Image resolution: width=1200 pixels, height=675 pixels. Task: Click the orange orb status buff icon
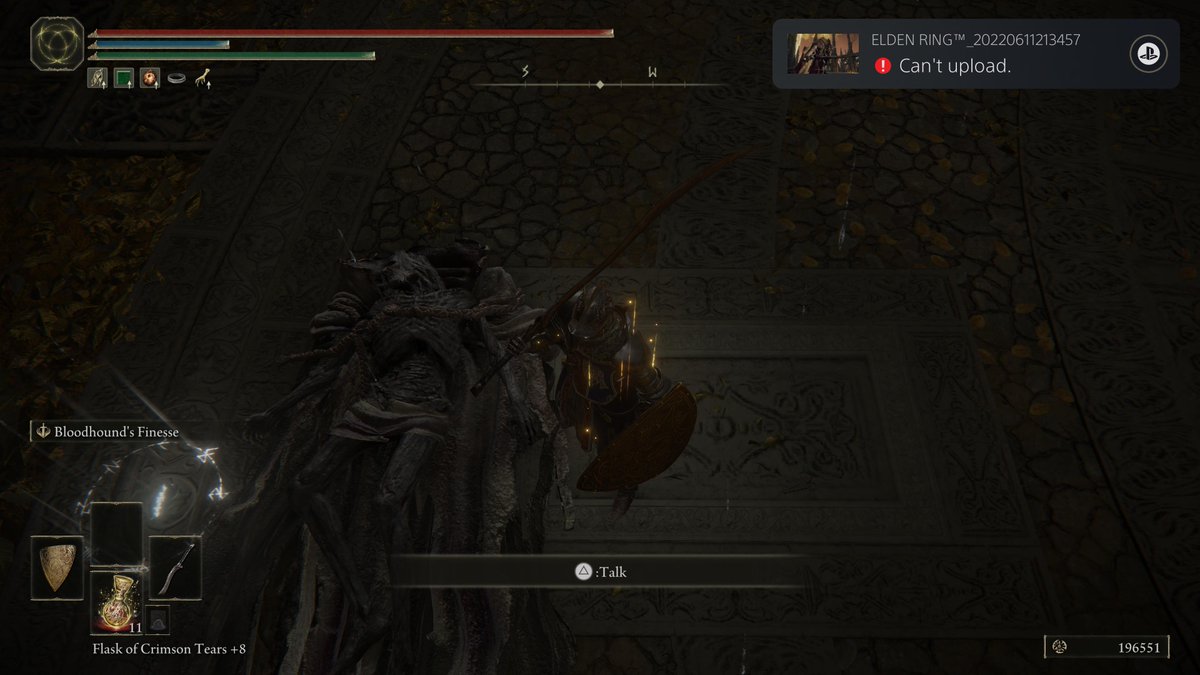149,77
